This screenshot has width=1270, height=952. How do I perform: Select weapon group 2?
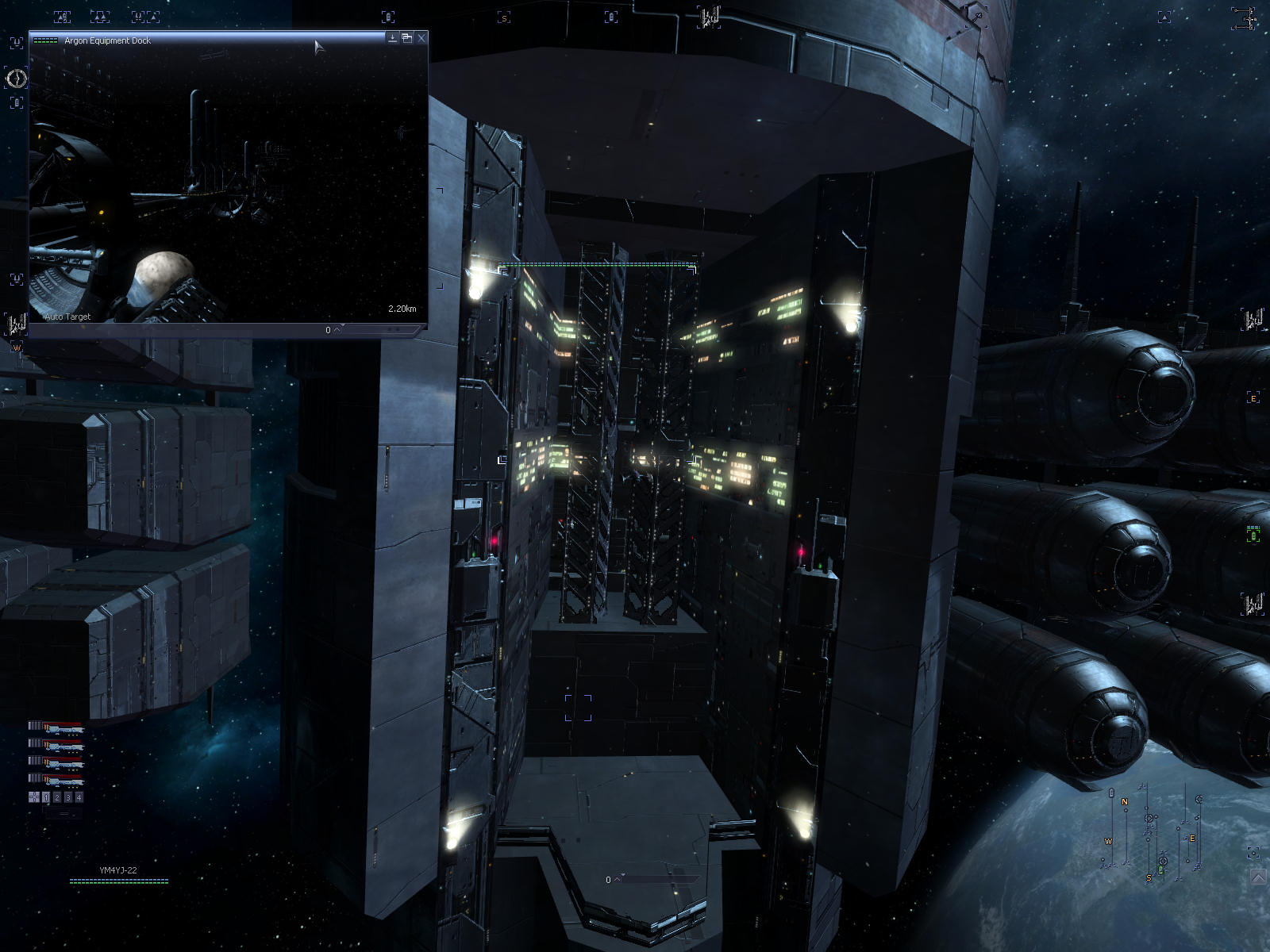point(57,797)
